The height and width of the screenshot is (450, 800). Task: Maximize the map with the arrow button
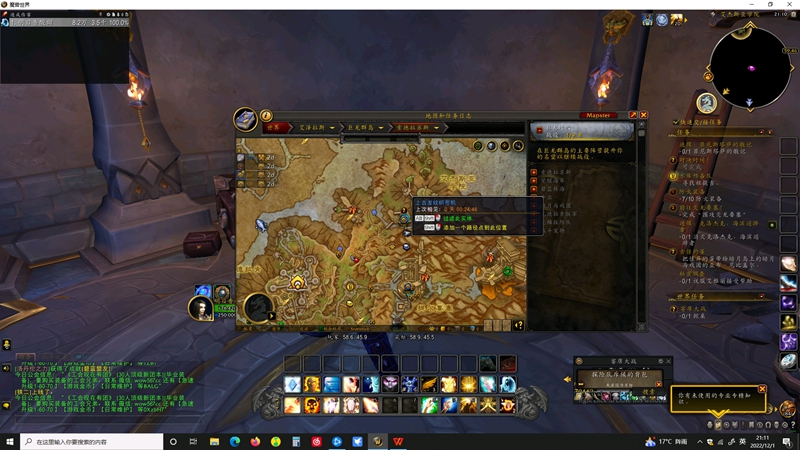633,115
